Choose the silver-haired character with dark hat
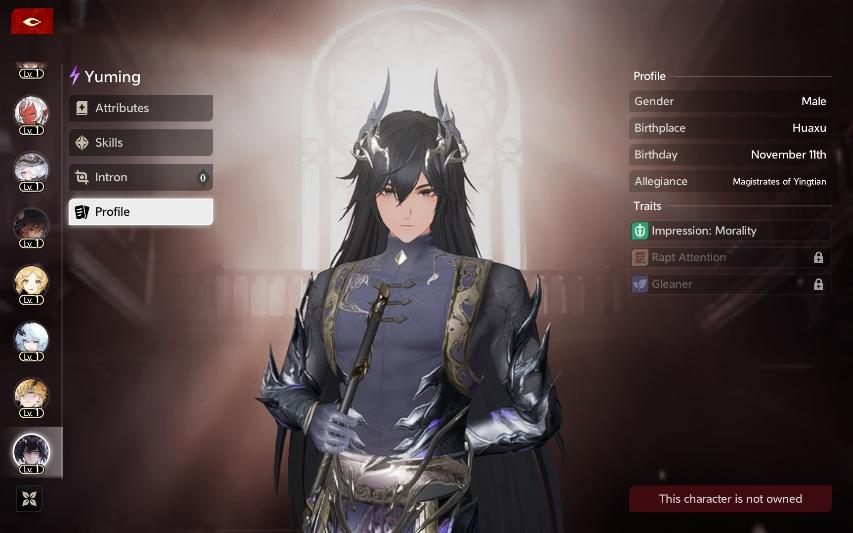853x533 pixels. [x=31, y=168]
